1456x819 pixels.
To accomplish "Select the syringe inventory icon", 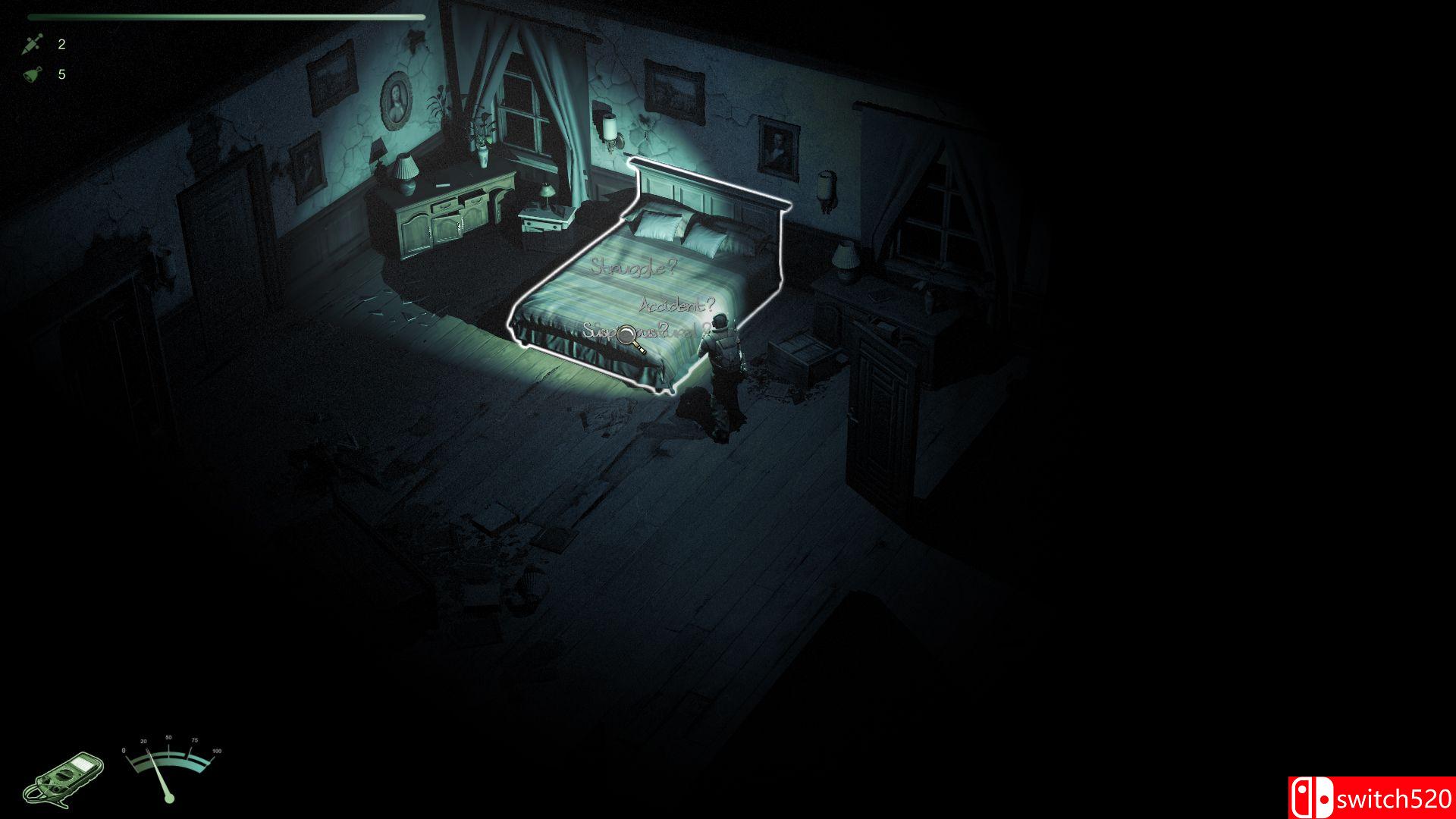I will click(x=32, y=43).
